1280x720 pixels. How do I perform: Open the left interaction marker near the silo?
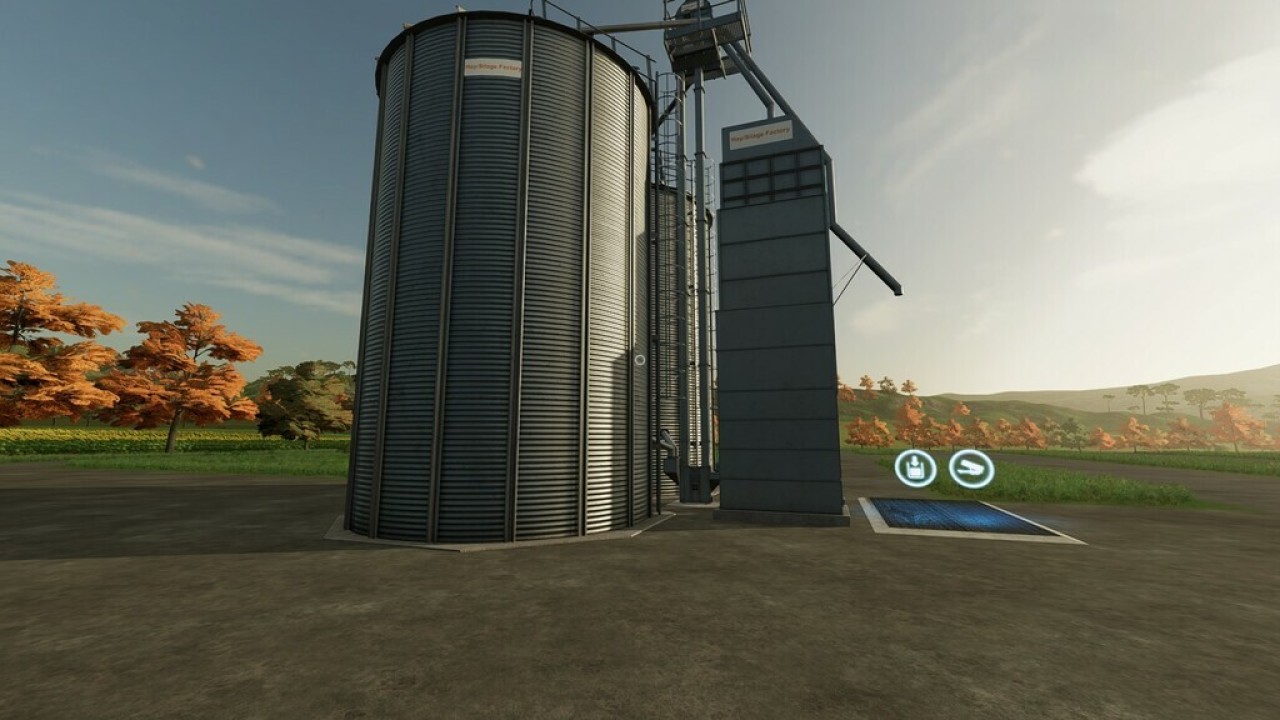[914, 468]
